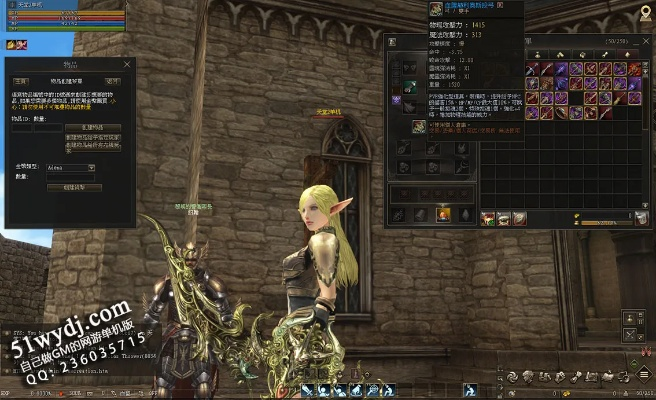Activate the first skill on the hotbar
Viewport: 656px width, 400px height.
(x=308, y=390)
